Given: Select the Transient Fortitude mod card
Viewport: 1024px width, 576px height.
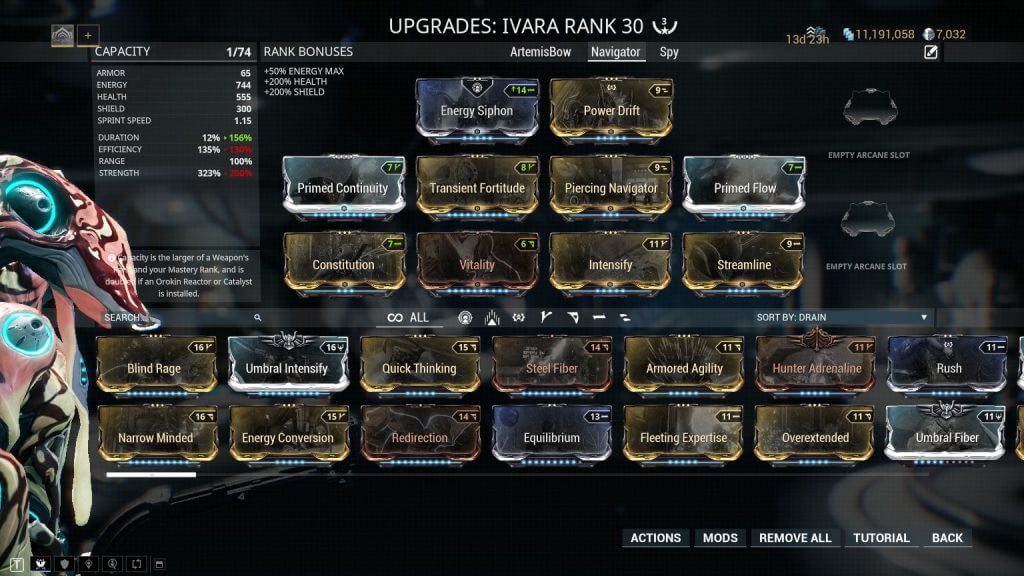Looking at the screenshot, I should coord(477,188).
